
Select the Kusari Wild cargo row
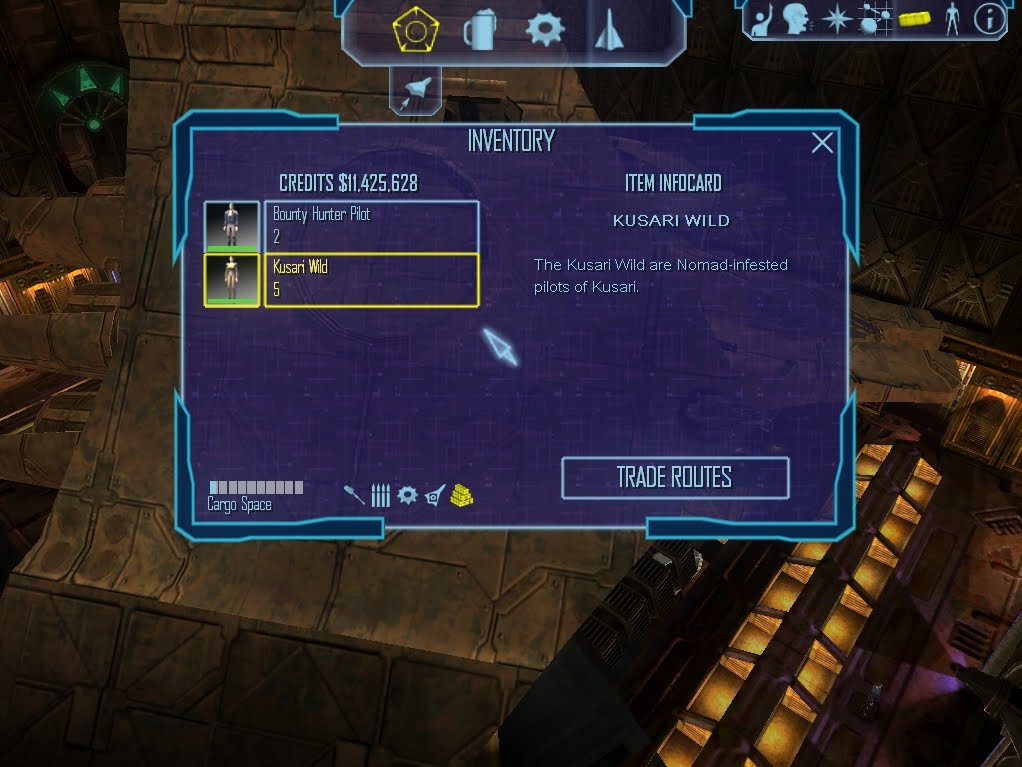(371, 280)
